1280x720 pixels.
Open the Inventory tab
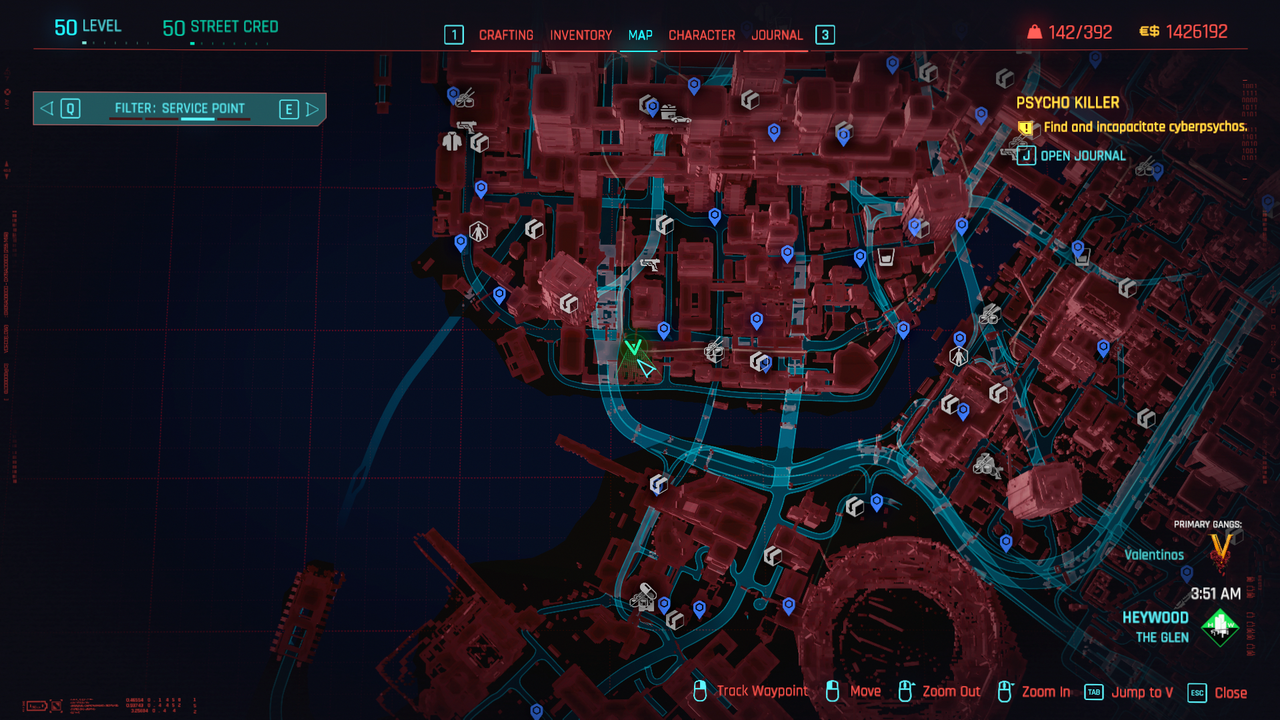click(x=581, y=35)
